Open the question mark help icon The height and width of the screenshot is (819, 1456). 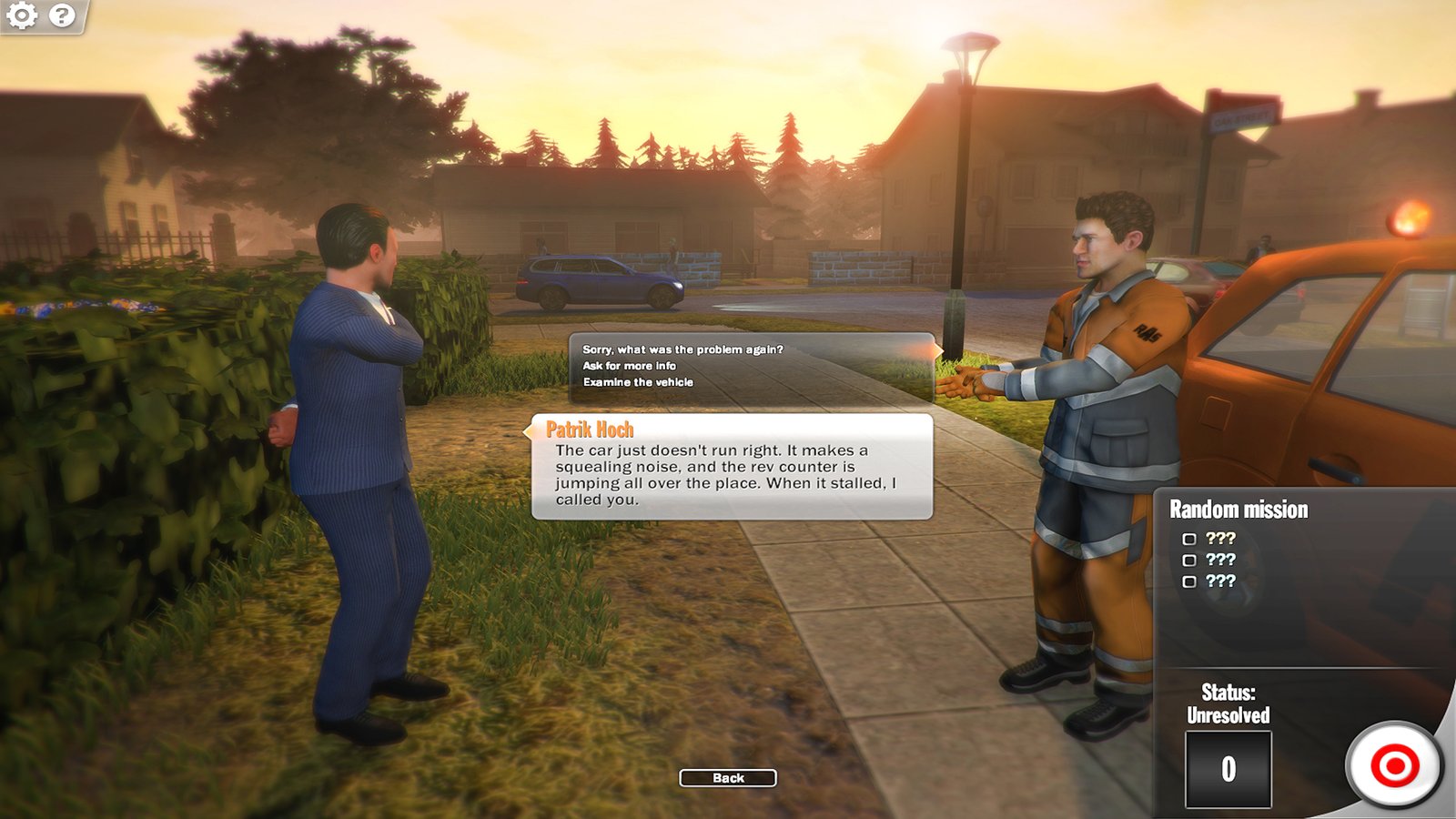62,15
